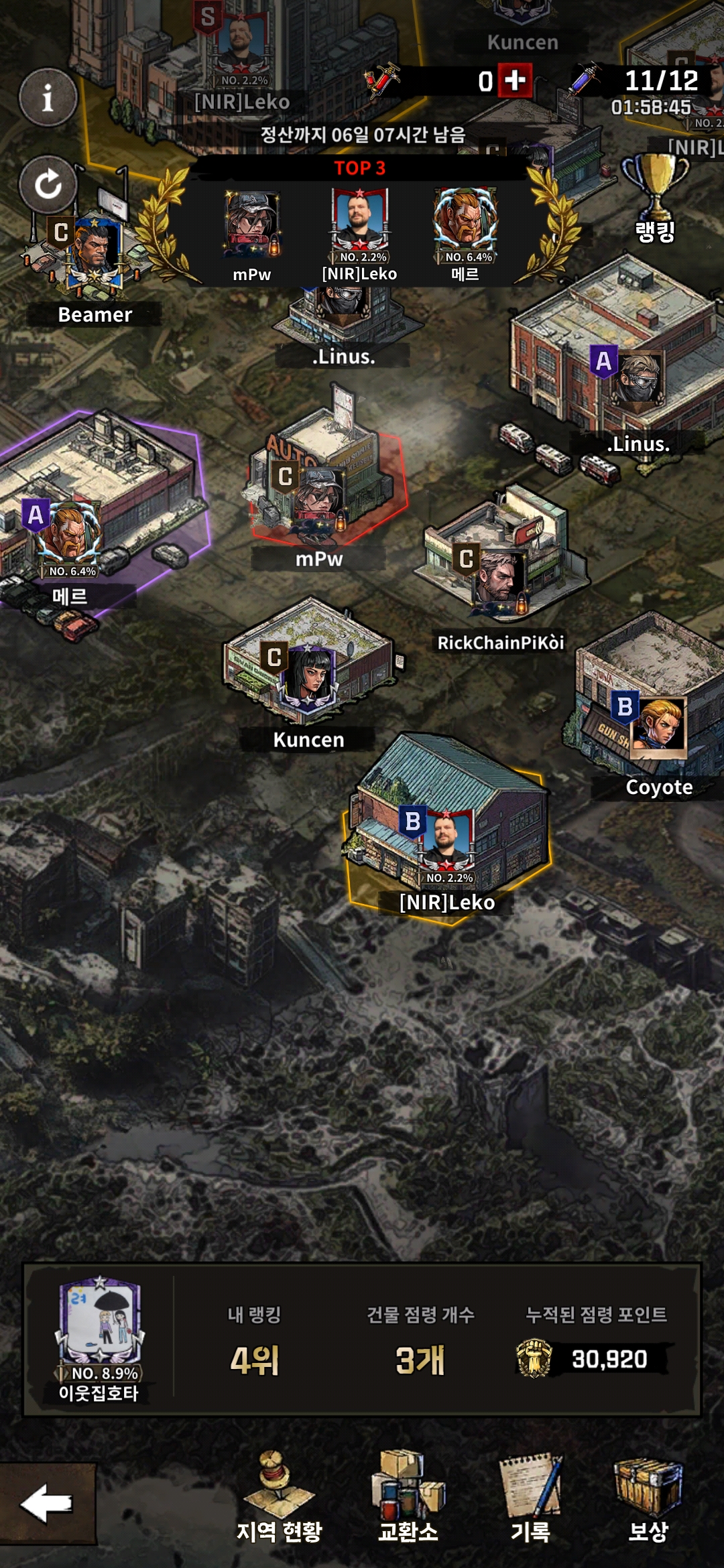The height and width of the screenshot is (1568, 724).
Task: Open the info button
Action: point(48,98)
